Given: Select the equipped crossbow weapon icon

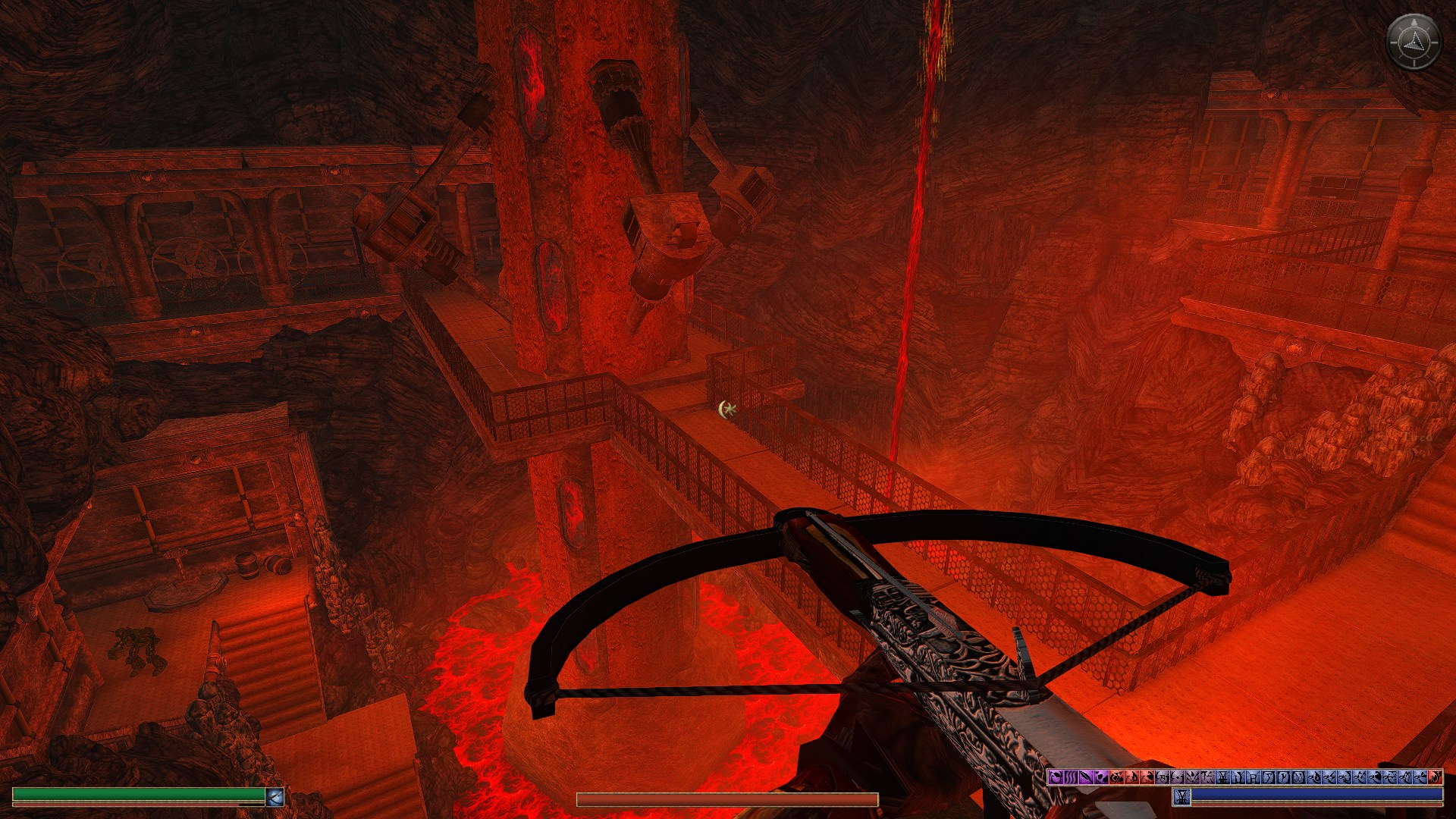Looking at the screenshot, I should pyautogui.click(x=275, y=796).
